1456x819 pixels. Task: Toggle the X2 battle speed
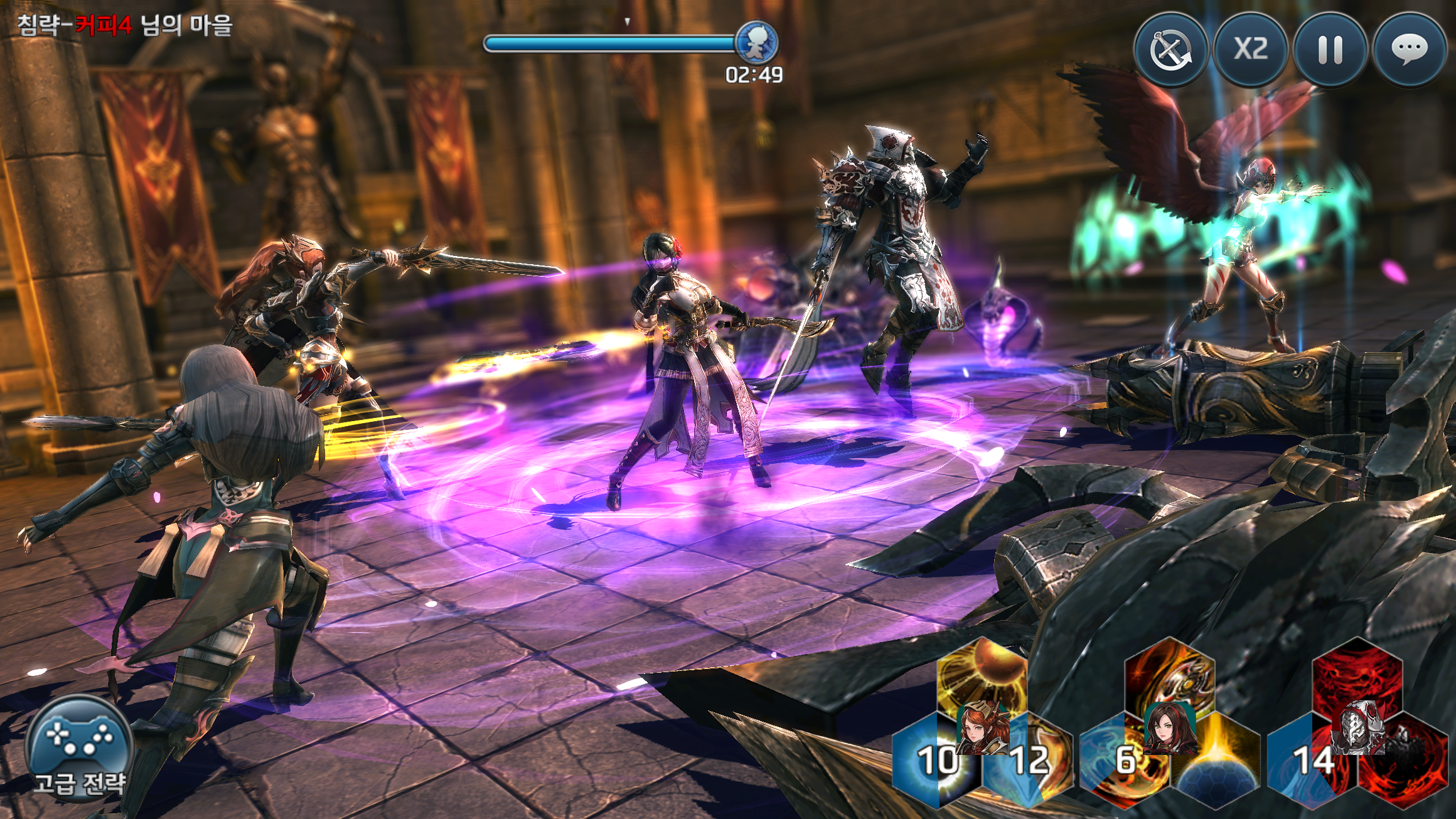point(1250,50)
